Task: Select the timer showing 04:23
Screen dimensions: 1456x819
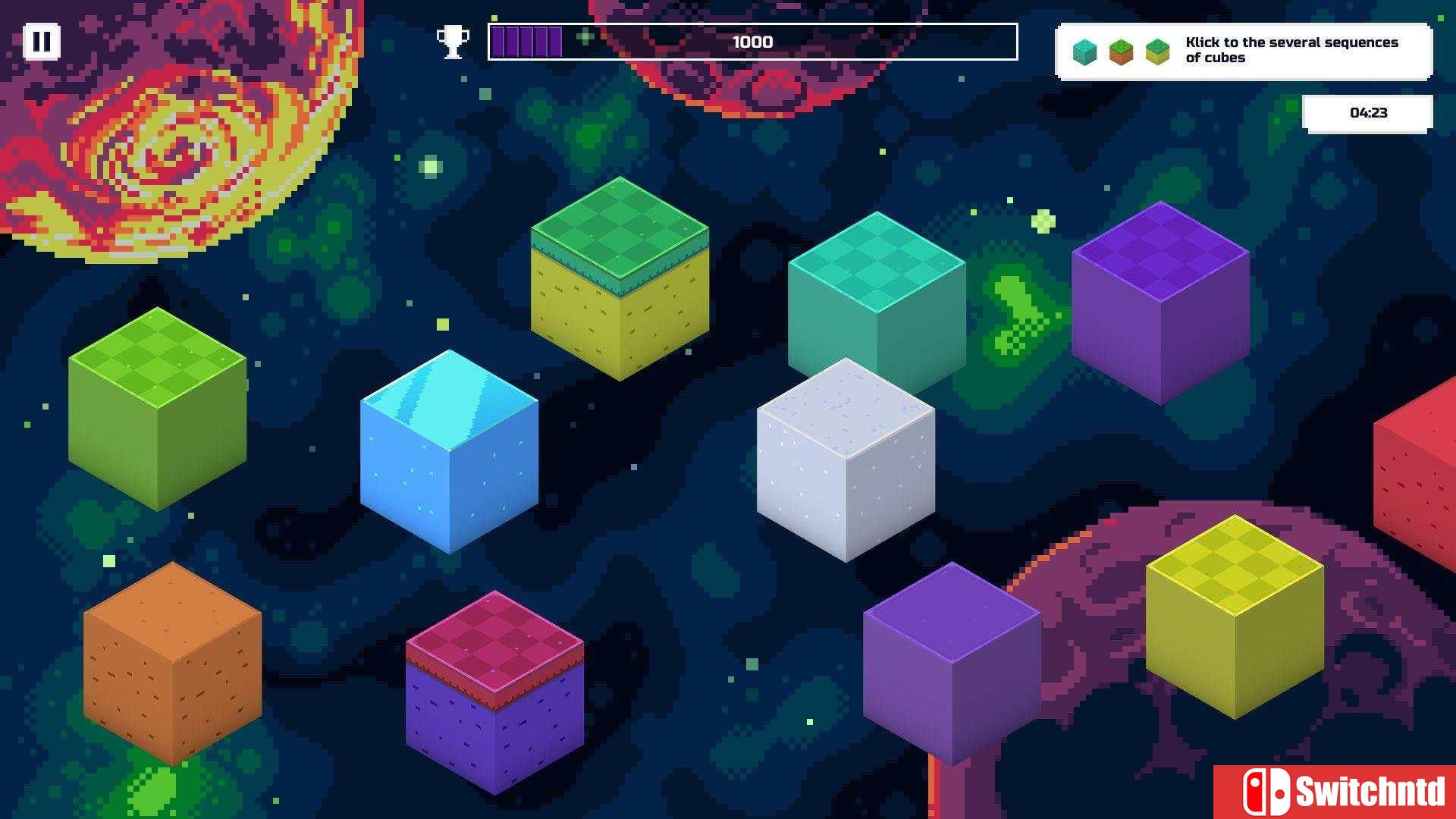Action: click(x=1368, y=112)
